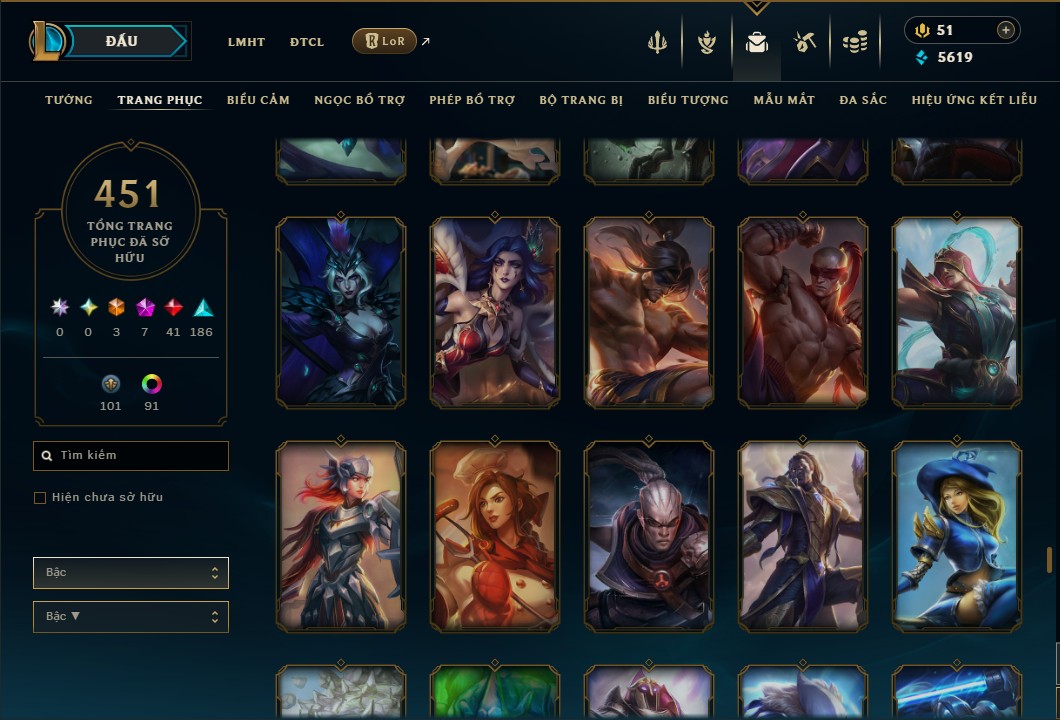1060x720 pixels.
Task: Open the coin stack store icon
Action: tap(854, 42)
